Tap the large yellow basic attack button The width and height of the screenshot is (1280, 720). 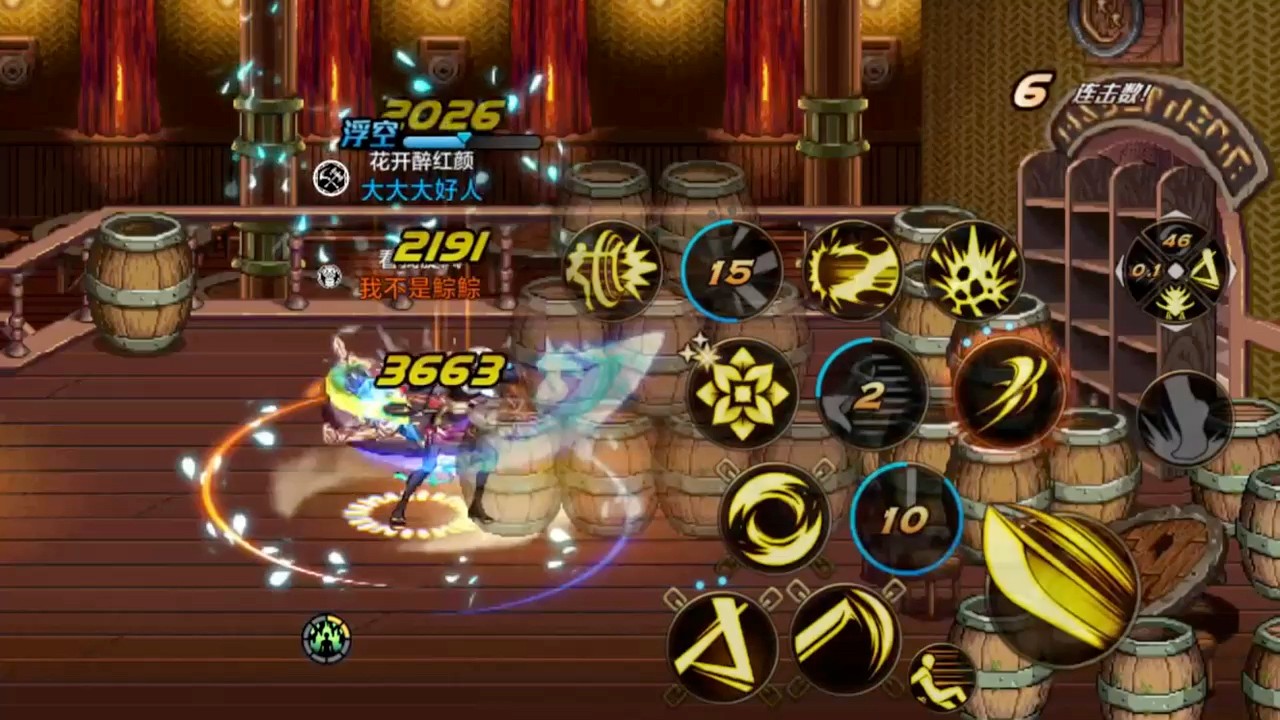coord(1060,585)
